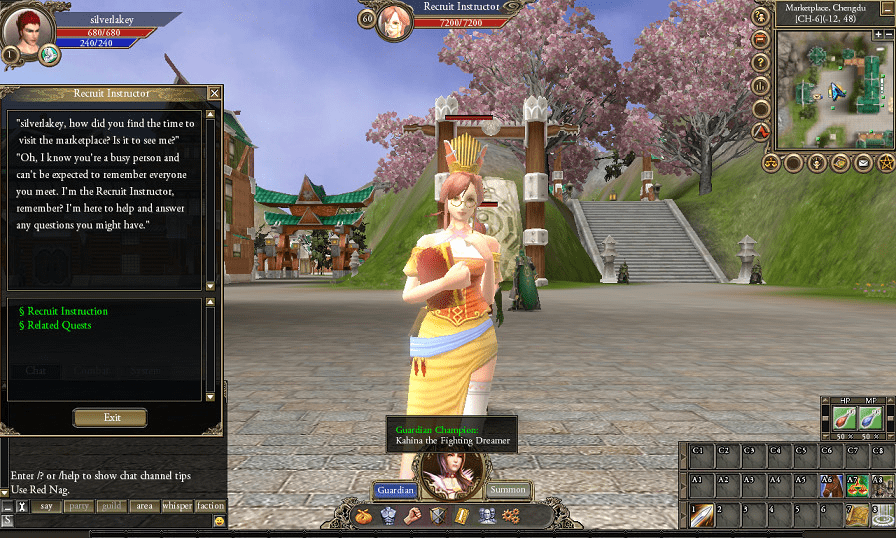The image size is (896, 538).
Task: Select the say chat channel
Action: pos(46,506)
